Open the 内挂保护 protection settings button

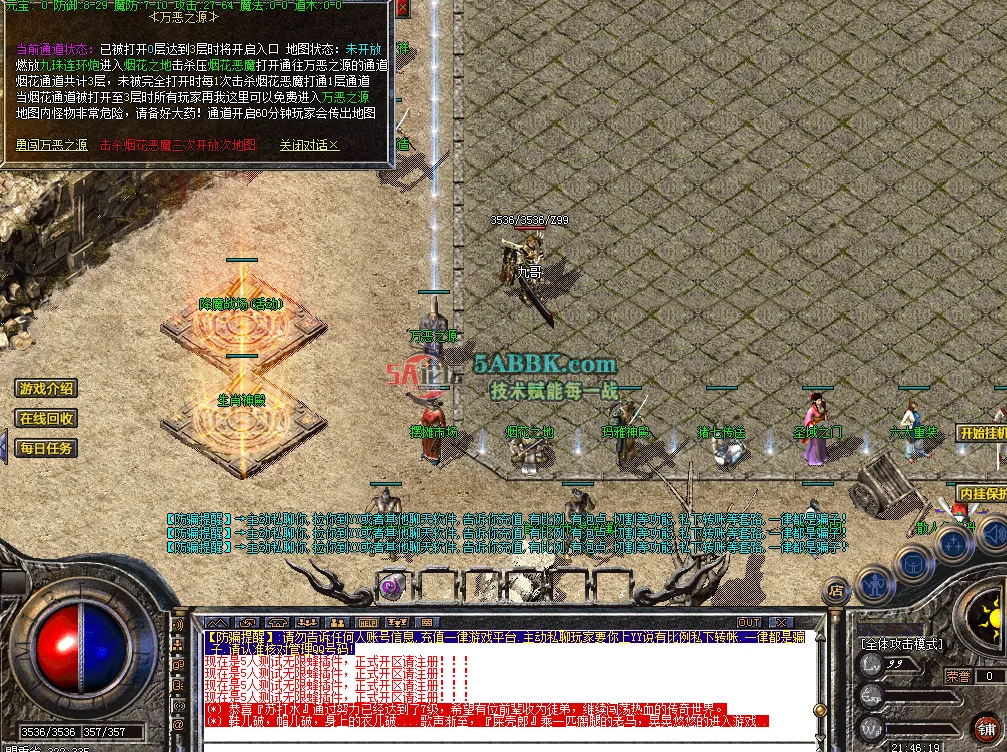point(982,494)
